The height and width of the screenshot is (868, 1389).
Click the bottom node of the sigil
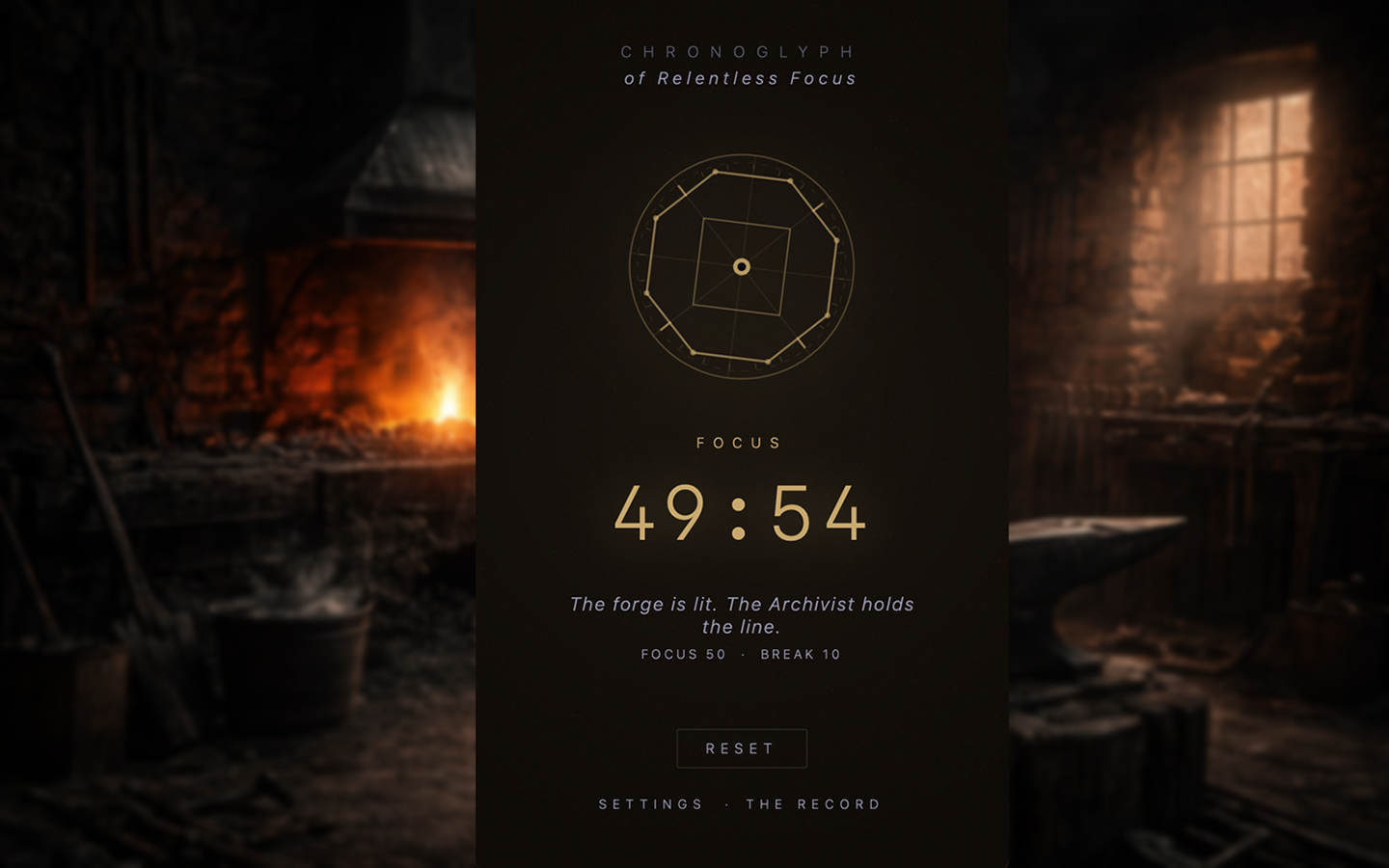768,361
